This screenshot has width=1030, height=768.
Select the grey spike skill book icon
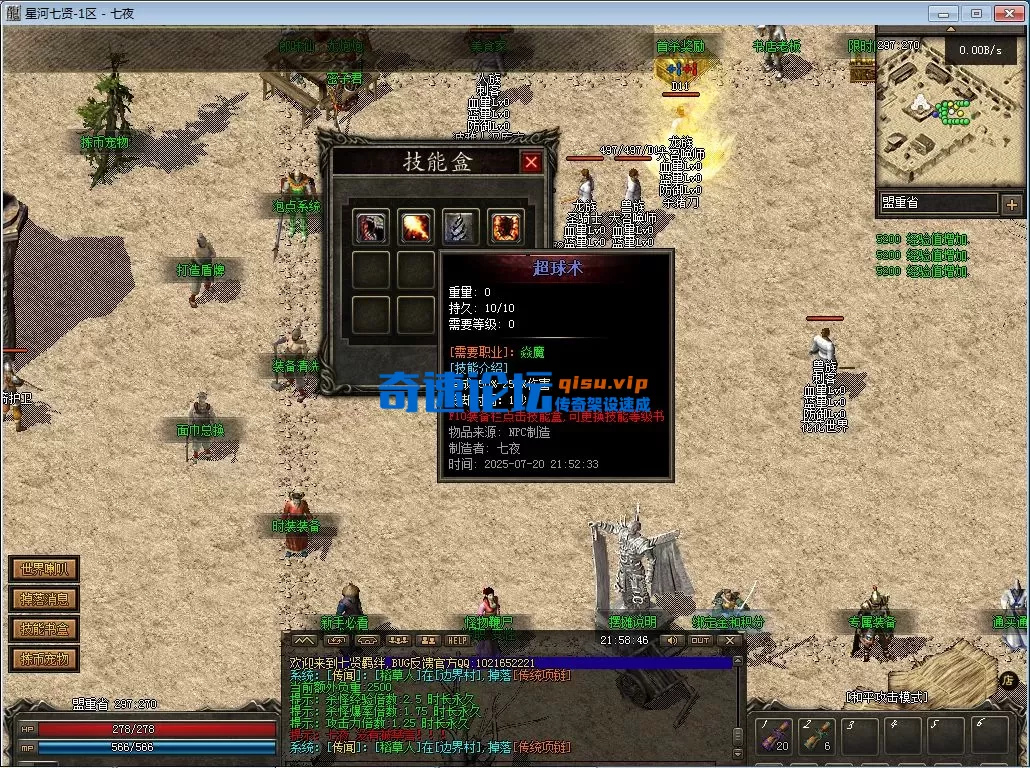click(x=460, y=227)
